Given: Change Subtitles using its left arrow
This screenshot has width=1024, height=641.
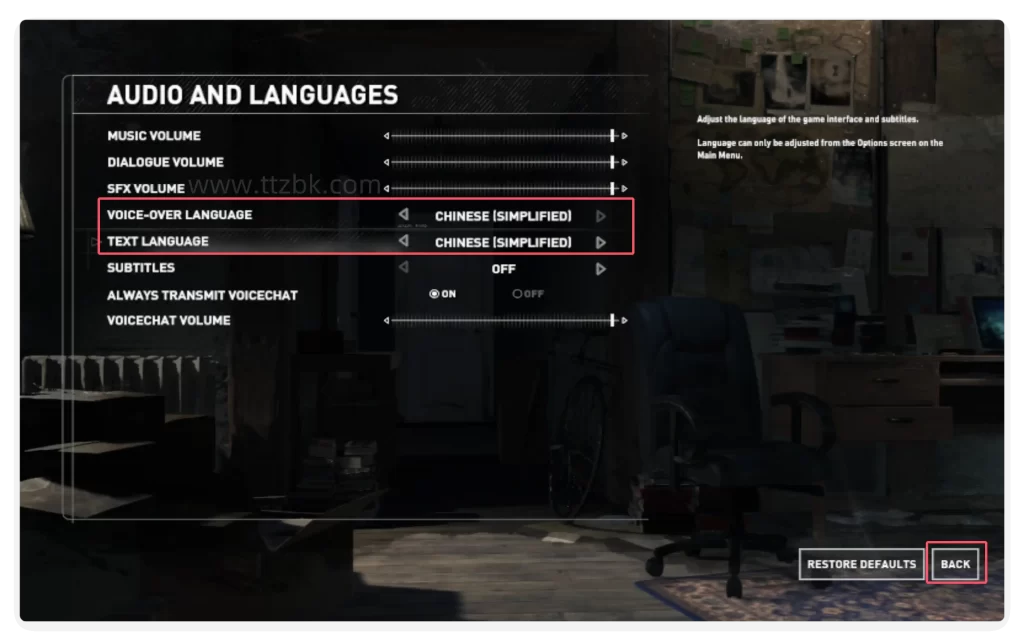Looking at the screenshot, I should (x=403, y=268).
